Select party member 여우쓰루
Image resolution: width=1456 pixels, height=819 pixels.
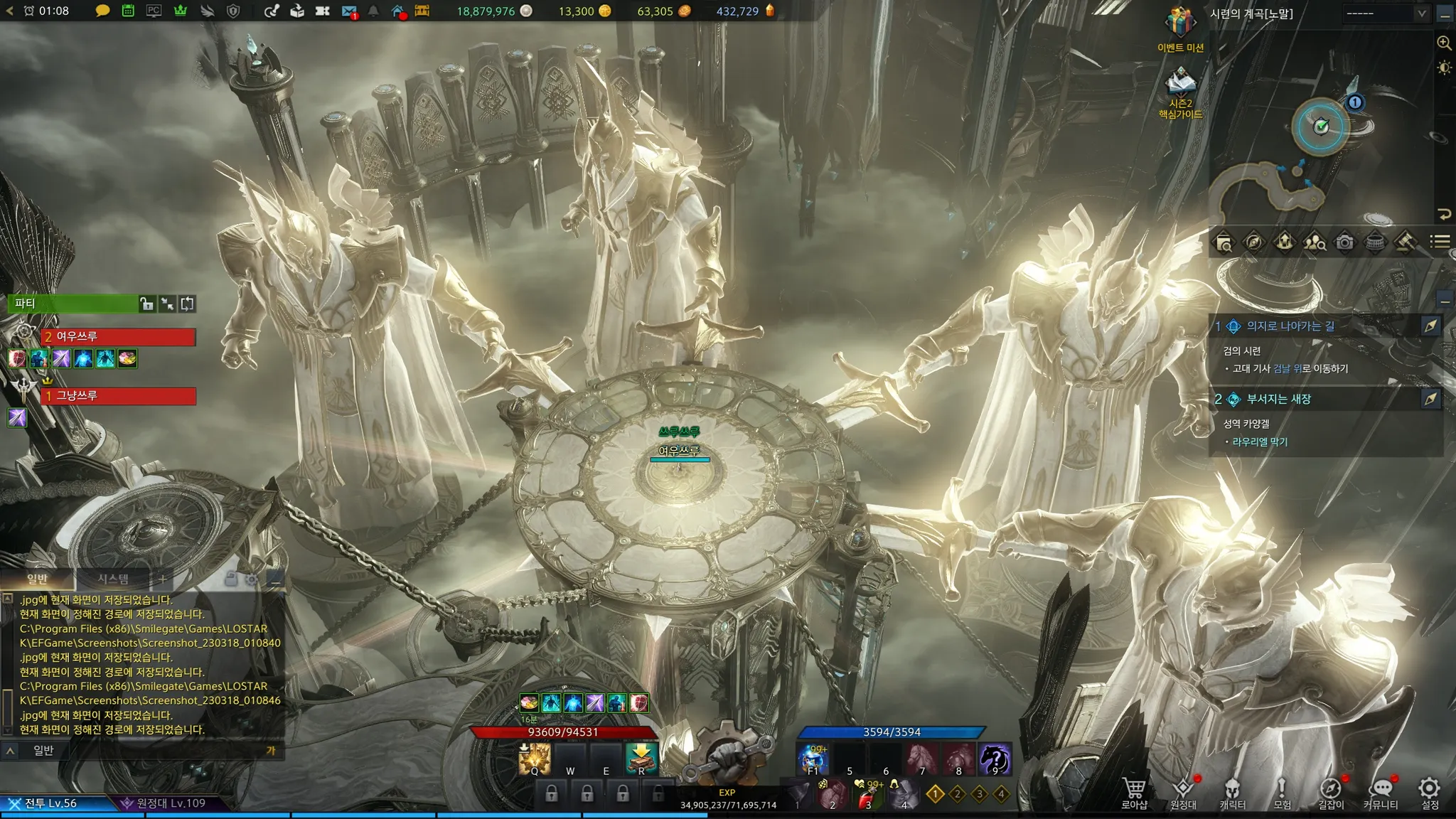click(118, 336)
